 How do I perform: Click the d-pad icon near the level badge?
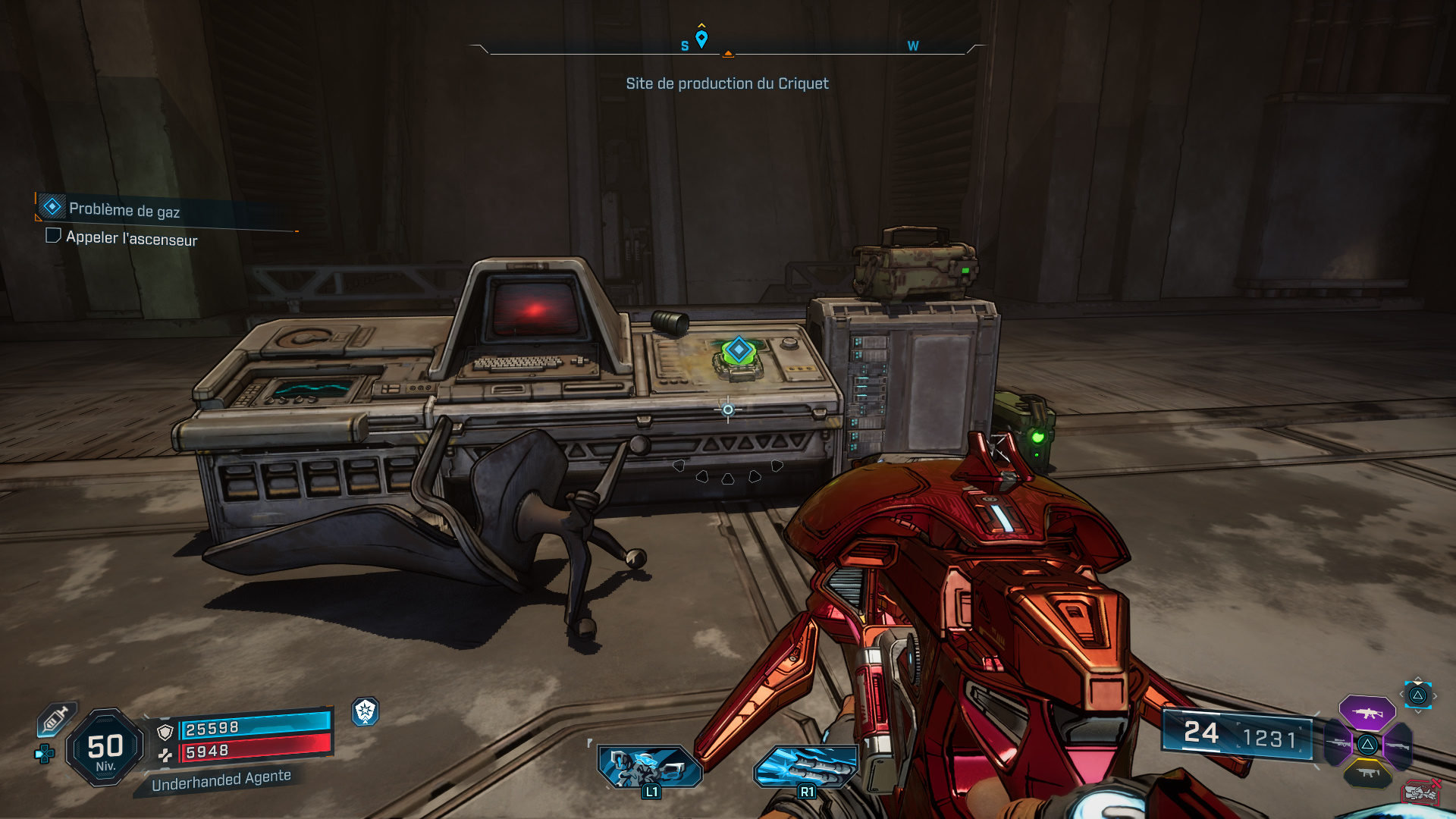tap(44, 754)
